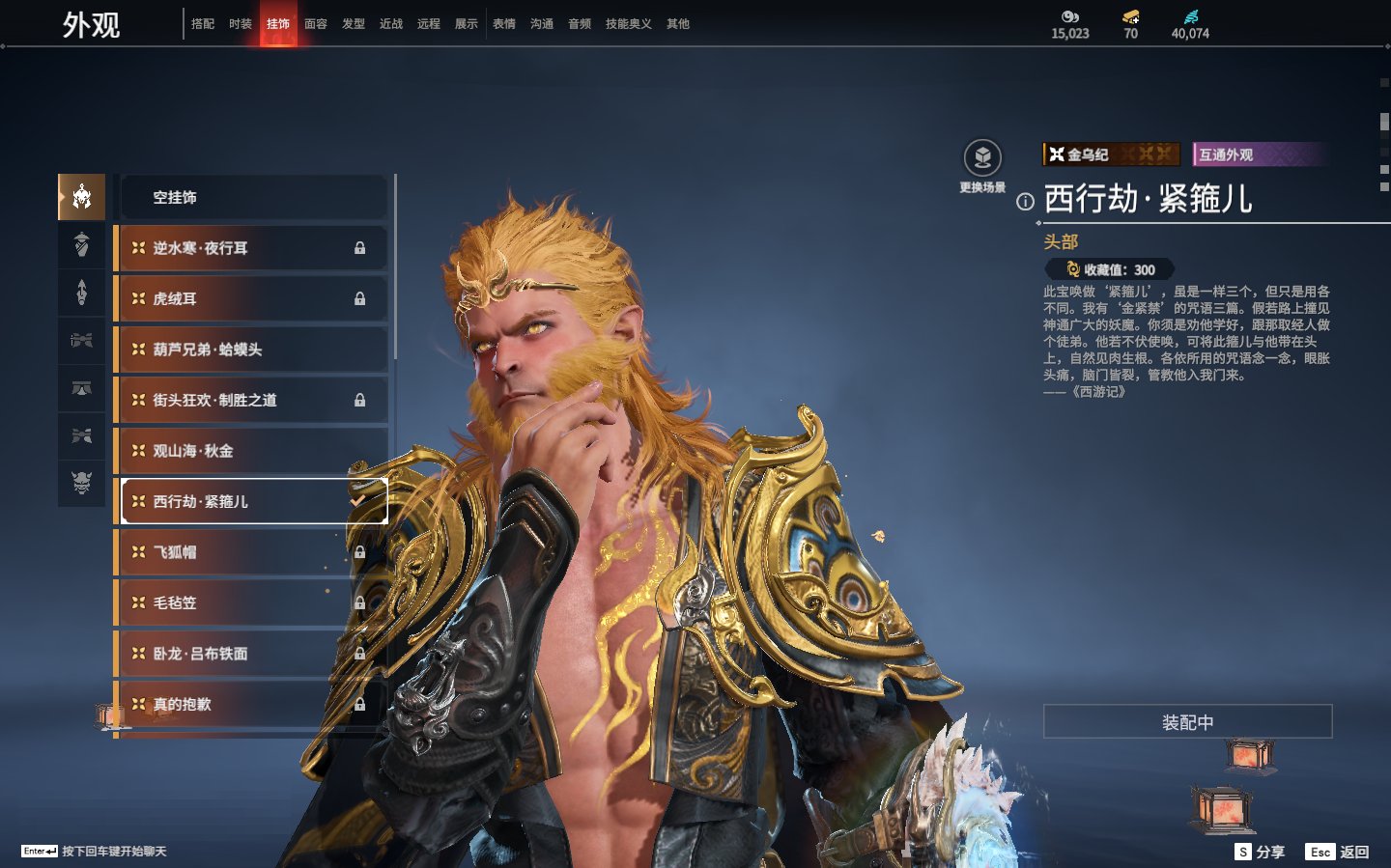Viewport: 1391px width, 868px height.
Task: Open the 技能奥义 tab
Action: [629, 24]
